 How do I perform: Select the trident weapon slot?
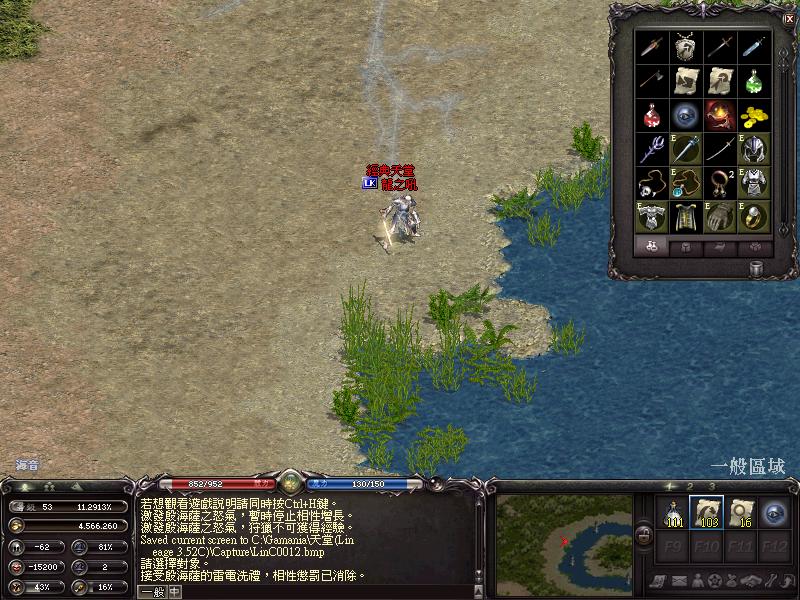pyautogui.click(x=652, y=149)
